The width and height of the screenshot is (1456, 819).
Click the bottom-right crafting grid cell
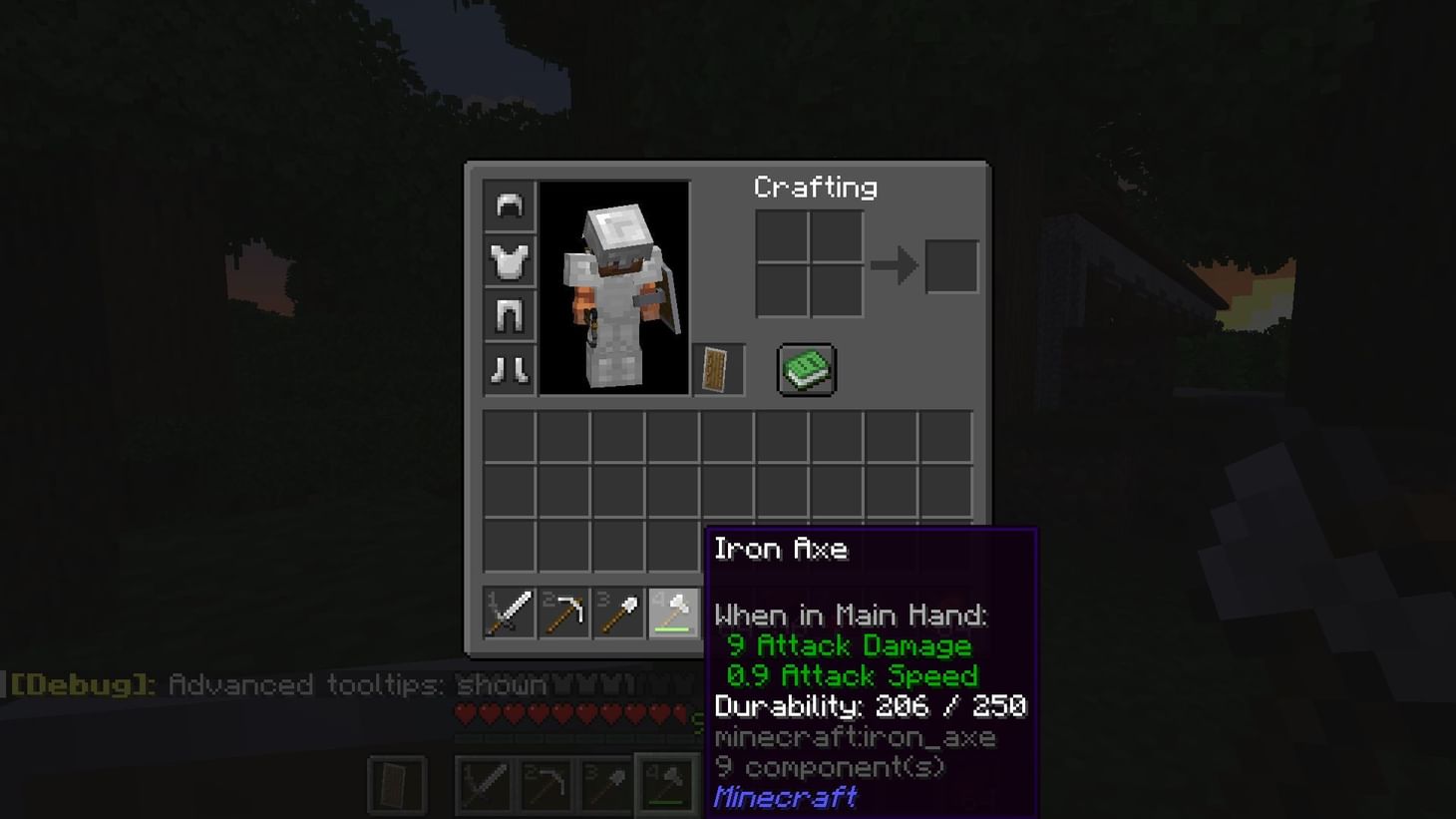point(836,290)
